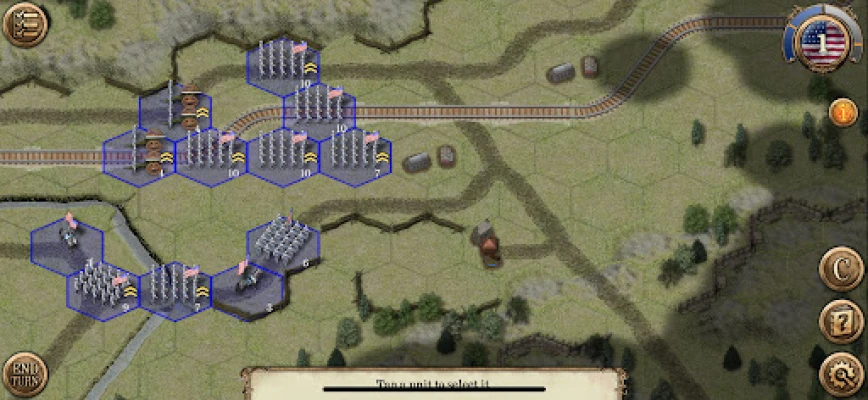Open the menu list button

click(24, 24)
